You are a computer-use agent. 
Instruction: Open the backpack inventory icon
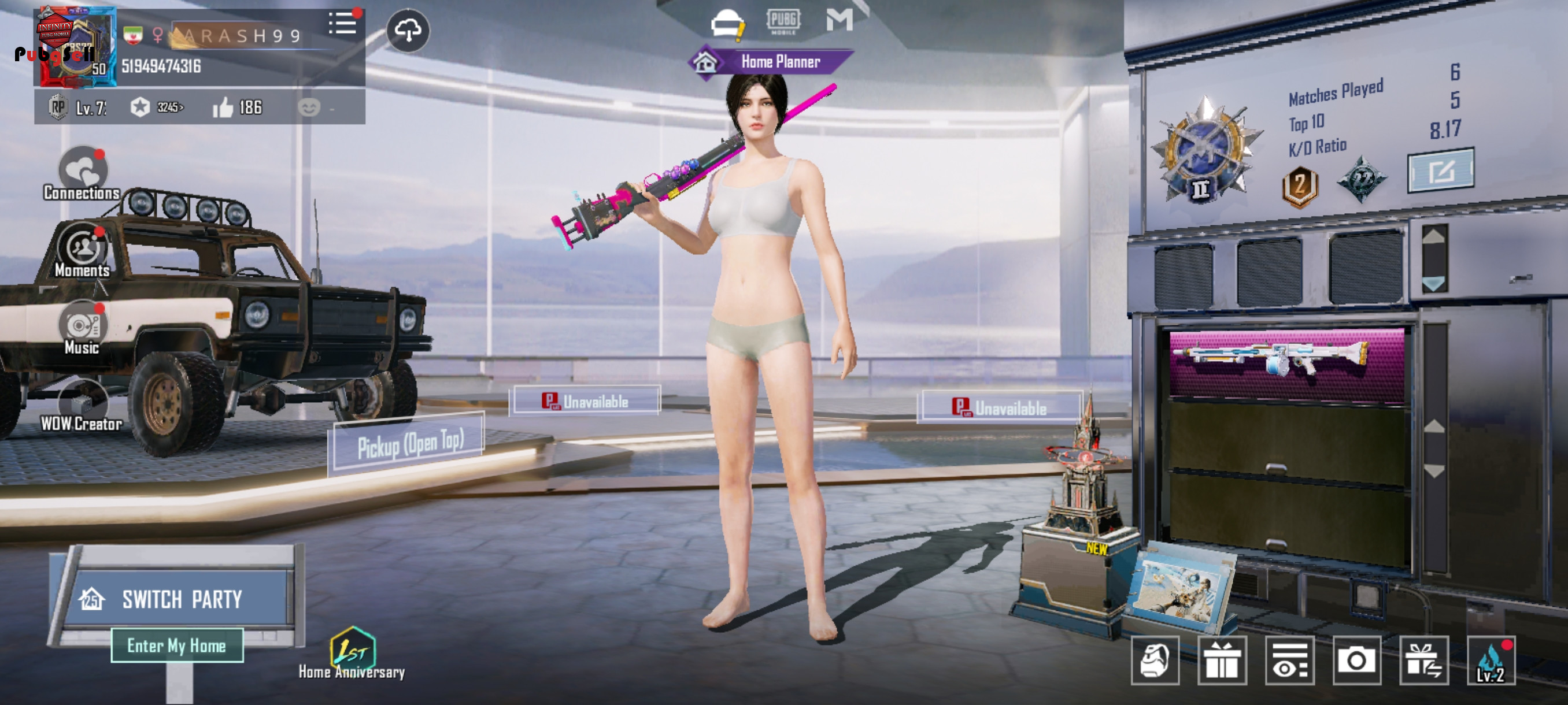coord(1155,660)
